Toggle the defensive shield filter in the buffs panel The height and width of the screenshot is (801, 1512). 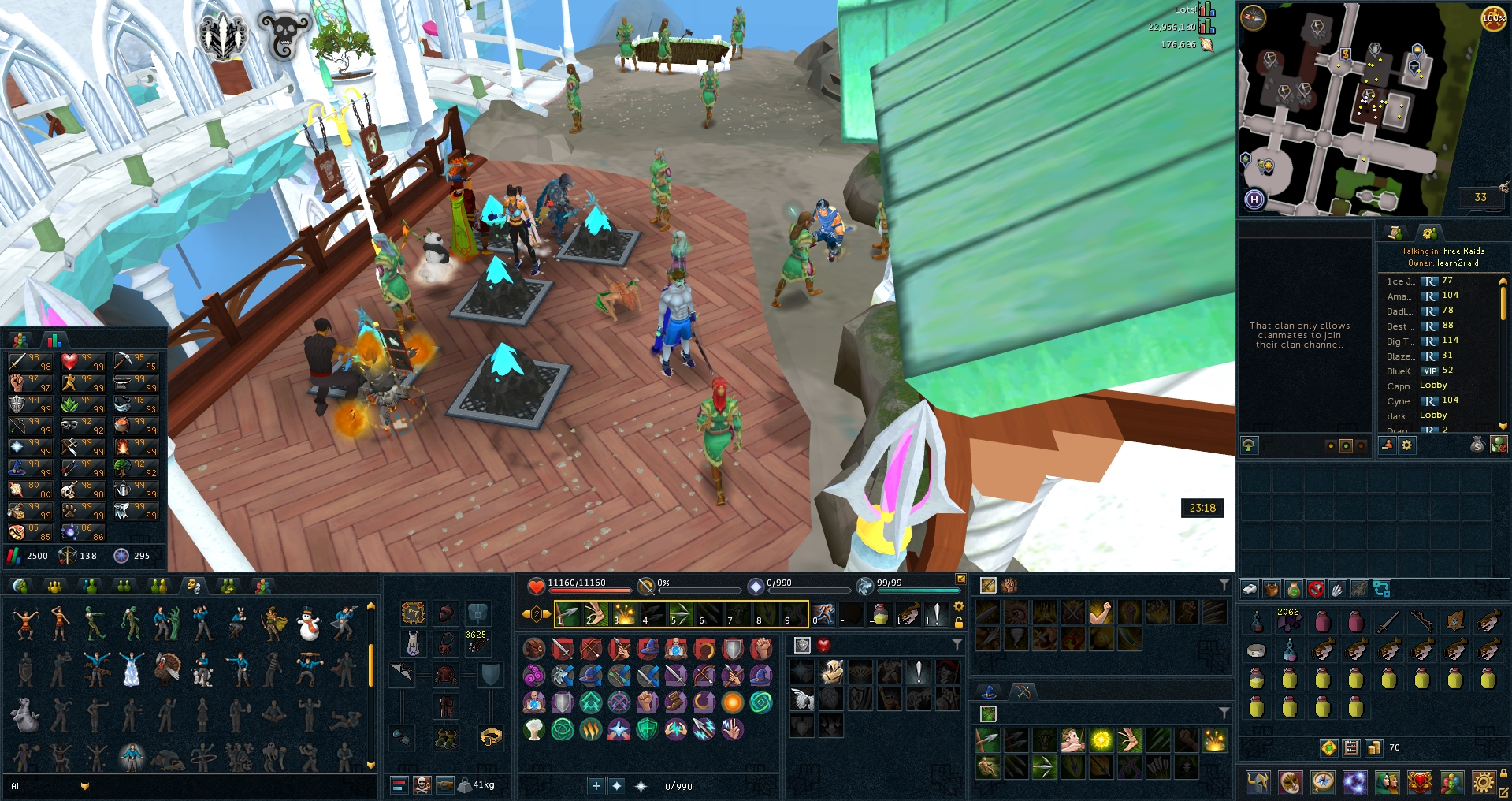click(x=802, y=644)
